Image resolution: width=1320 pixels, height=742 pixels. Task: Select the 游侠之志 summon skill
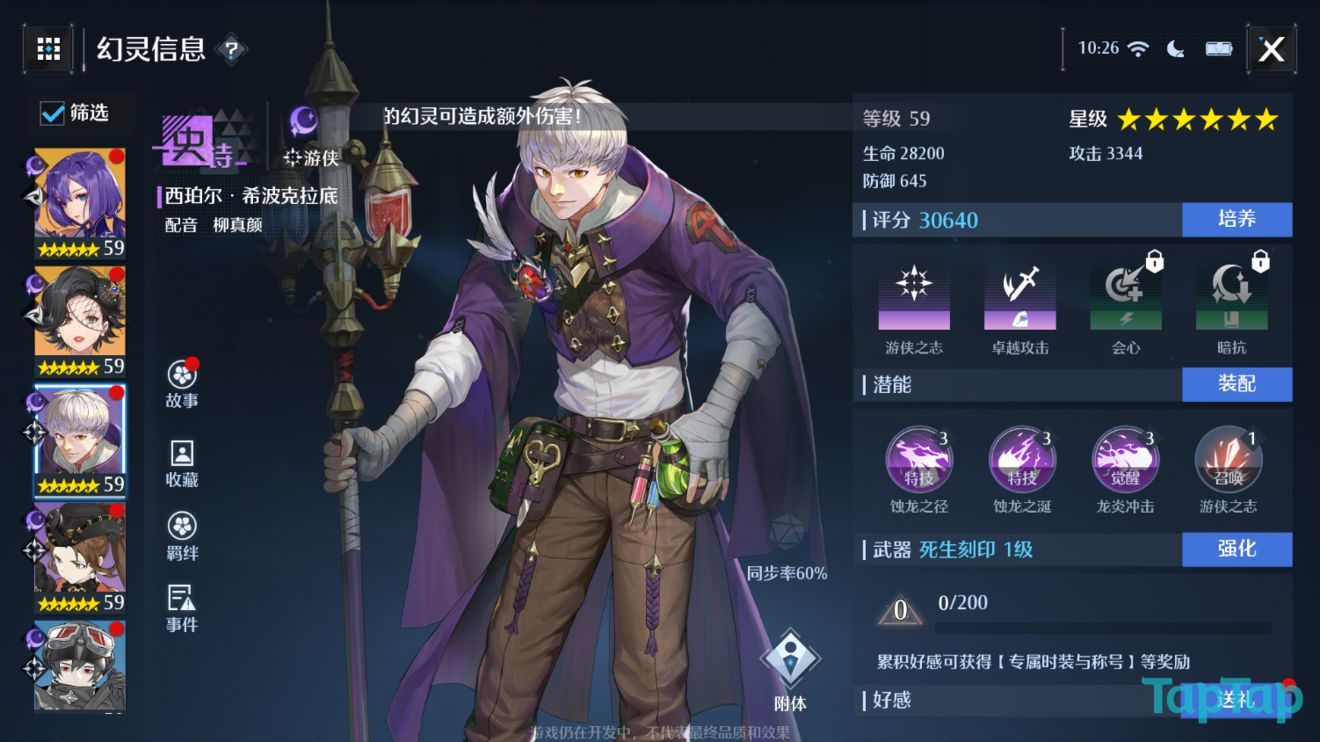[x=1228, y=459]
